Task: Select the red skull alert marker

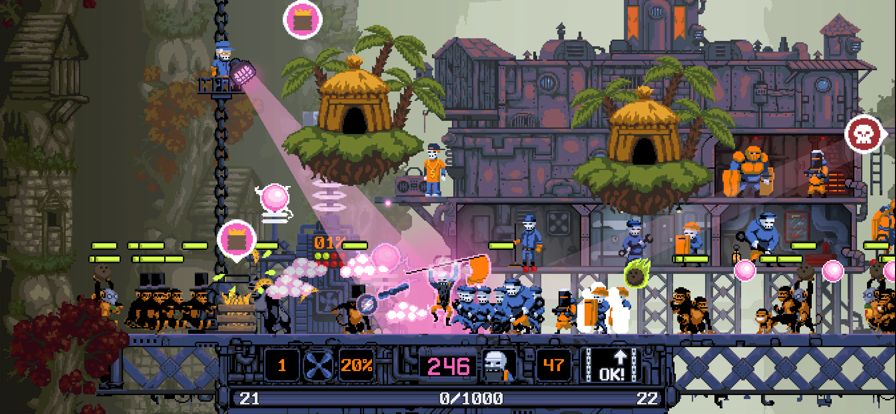Action: (x=862, y=133)
